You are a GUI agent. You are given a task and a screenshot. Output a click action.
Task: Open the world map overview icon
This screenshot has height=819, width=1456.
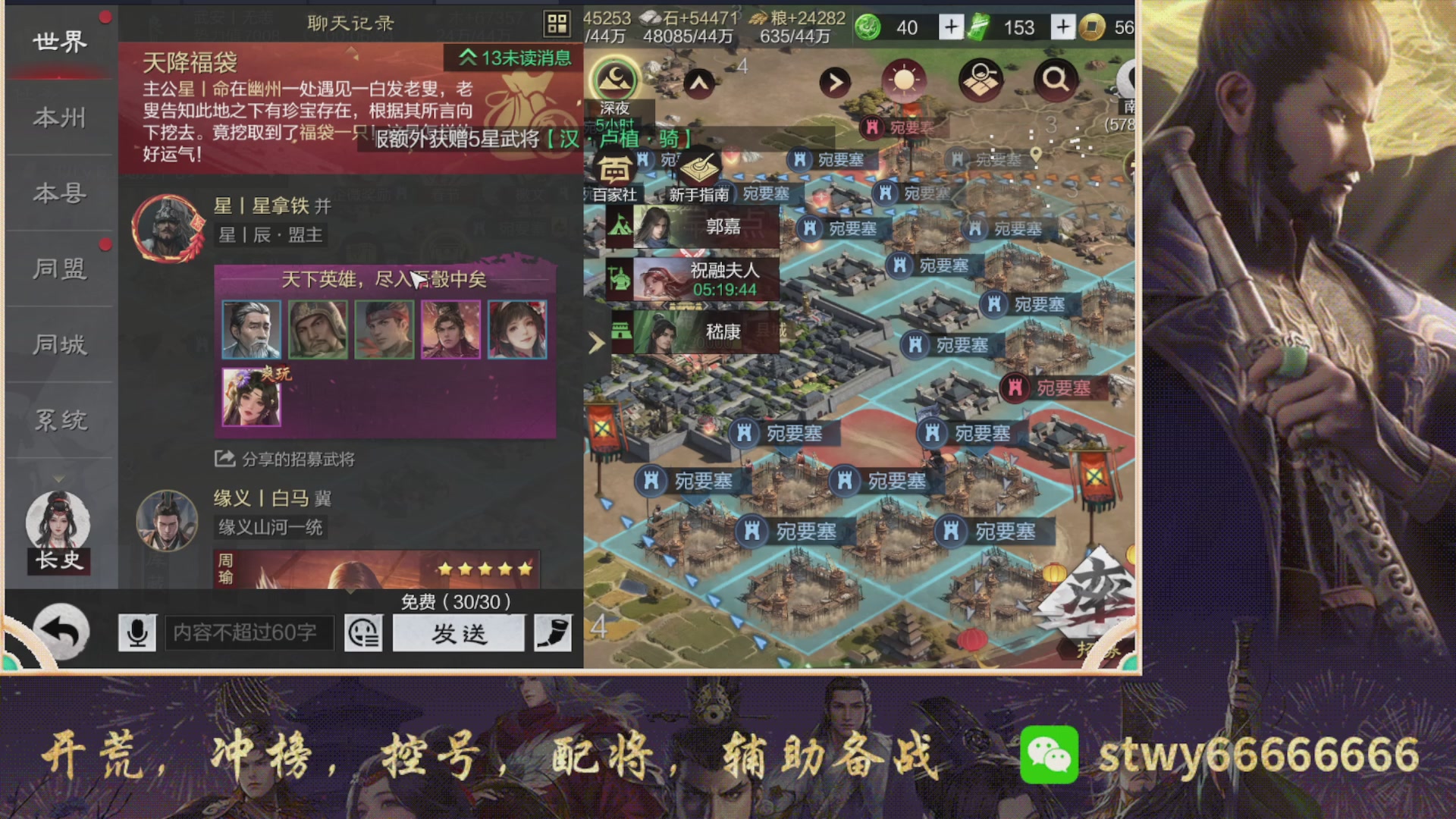pos(980,78)
